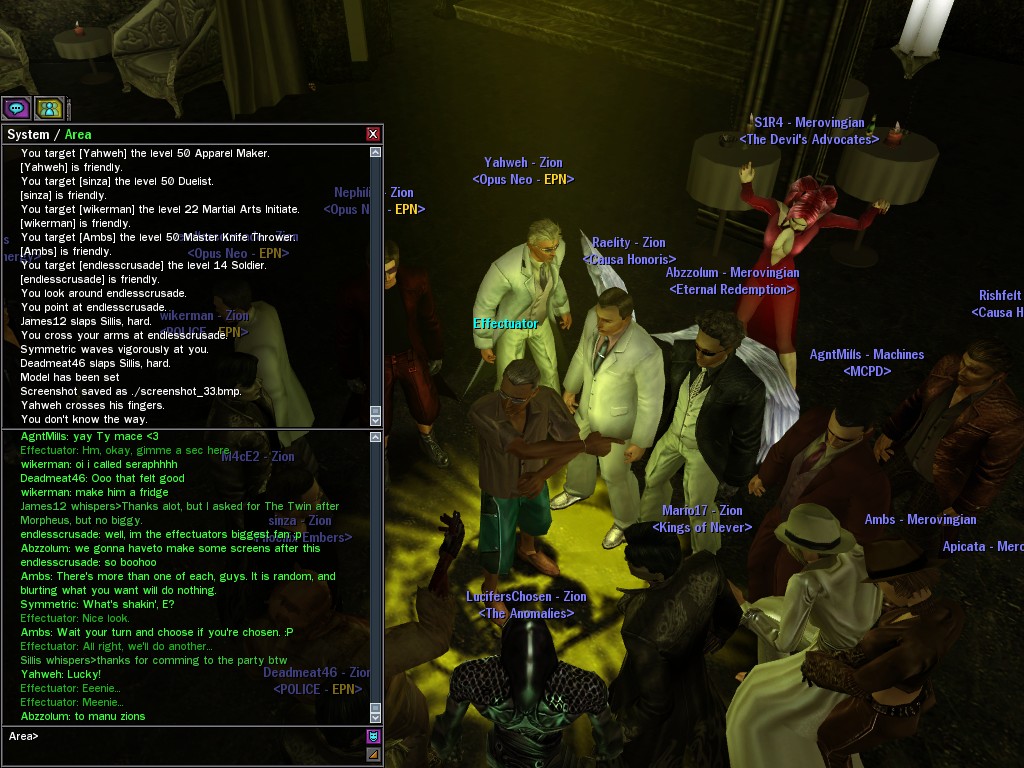
Task: Open the purple speech bubble chat icon
Action: click(16, 108)
